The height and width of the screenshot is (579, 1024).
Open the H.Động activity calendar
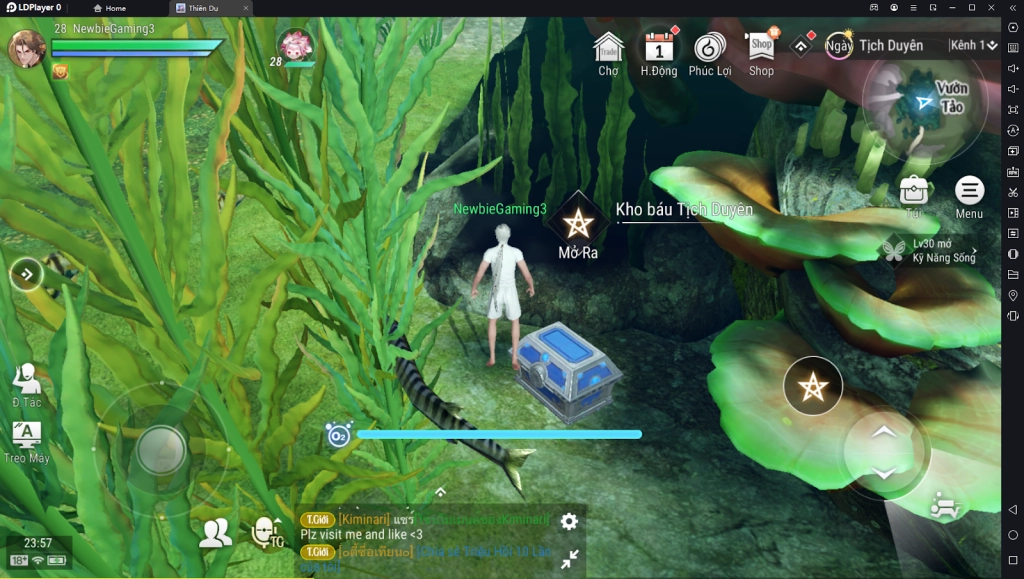658,52
